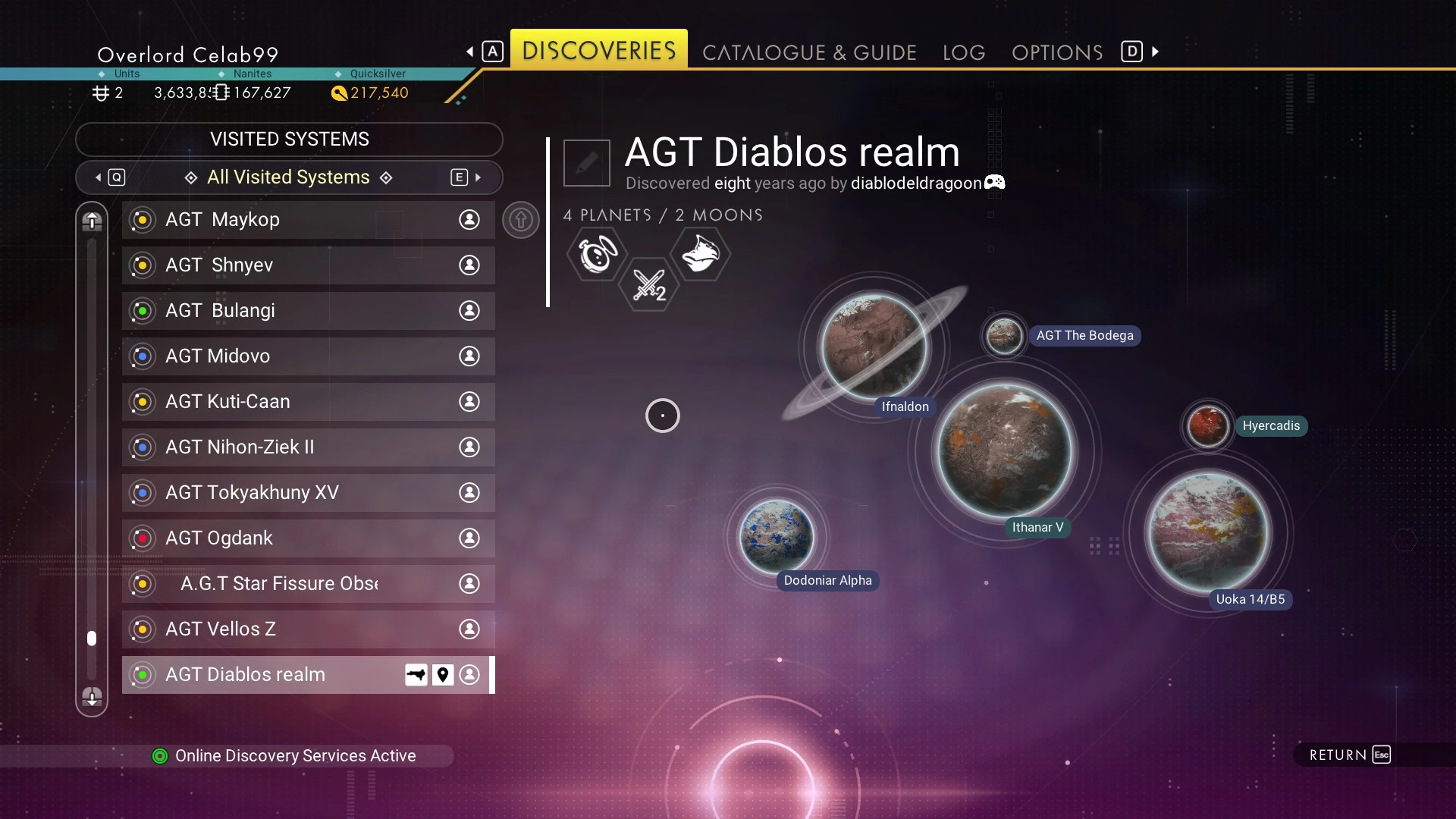Jump to top of the systems list
The height and width of the screenshot is (819, 1456).
92,221
